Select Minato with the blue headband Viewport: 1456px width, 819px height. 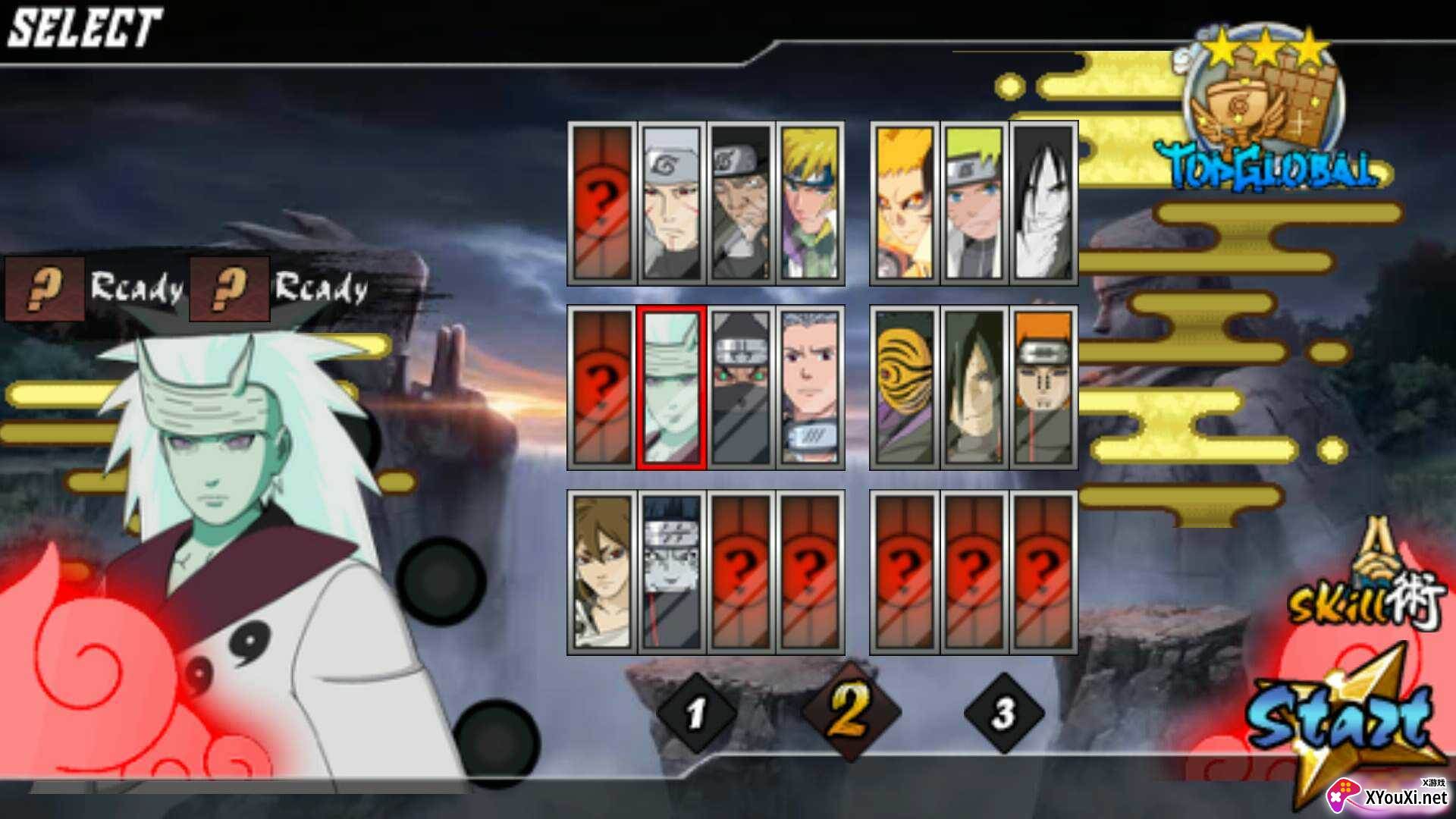[x=809, y=203]
